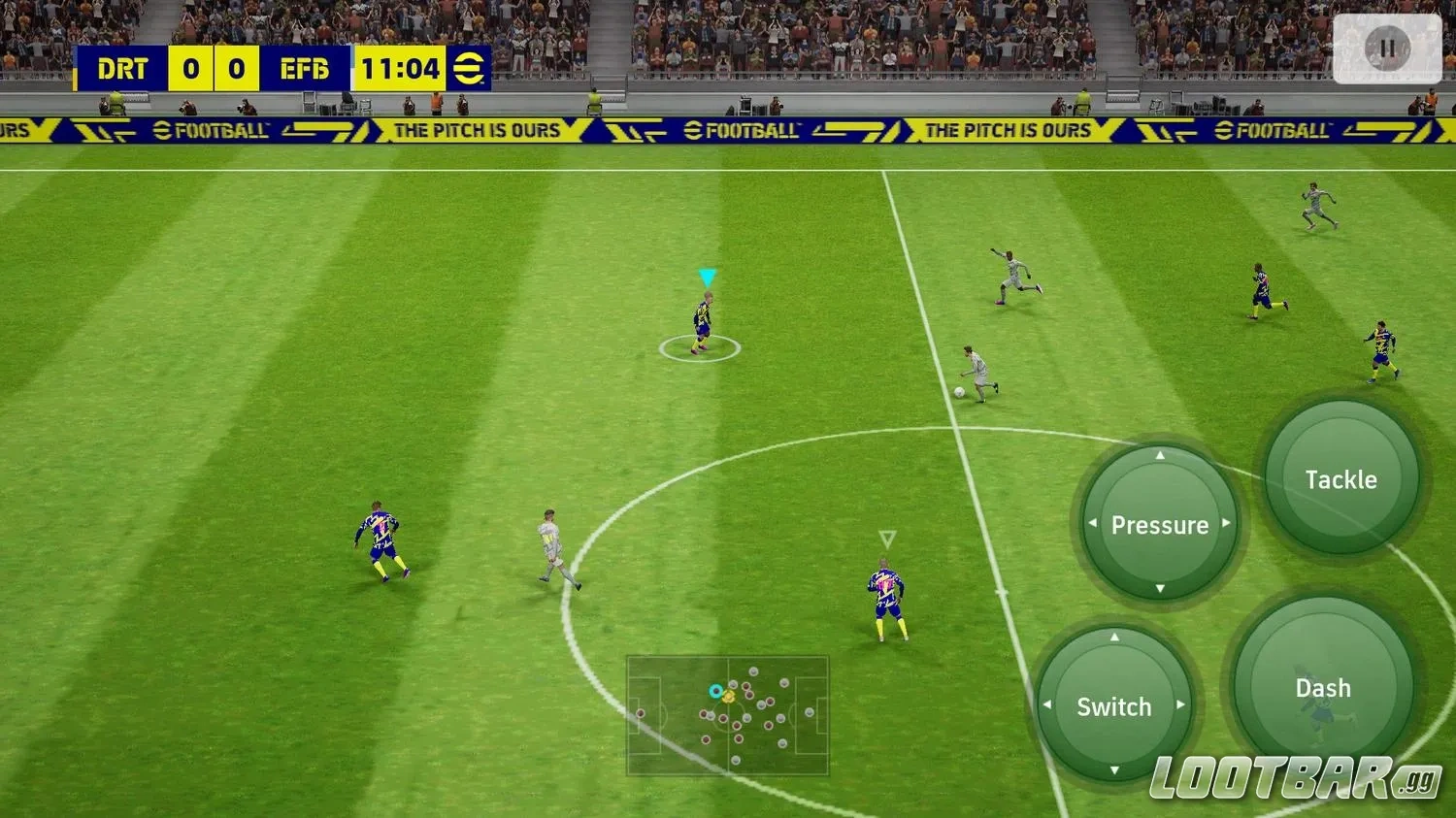Tap the pause icon in top right corner
1456x818 pixels.
click(1386, 48)
